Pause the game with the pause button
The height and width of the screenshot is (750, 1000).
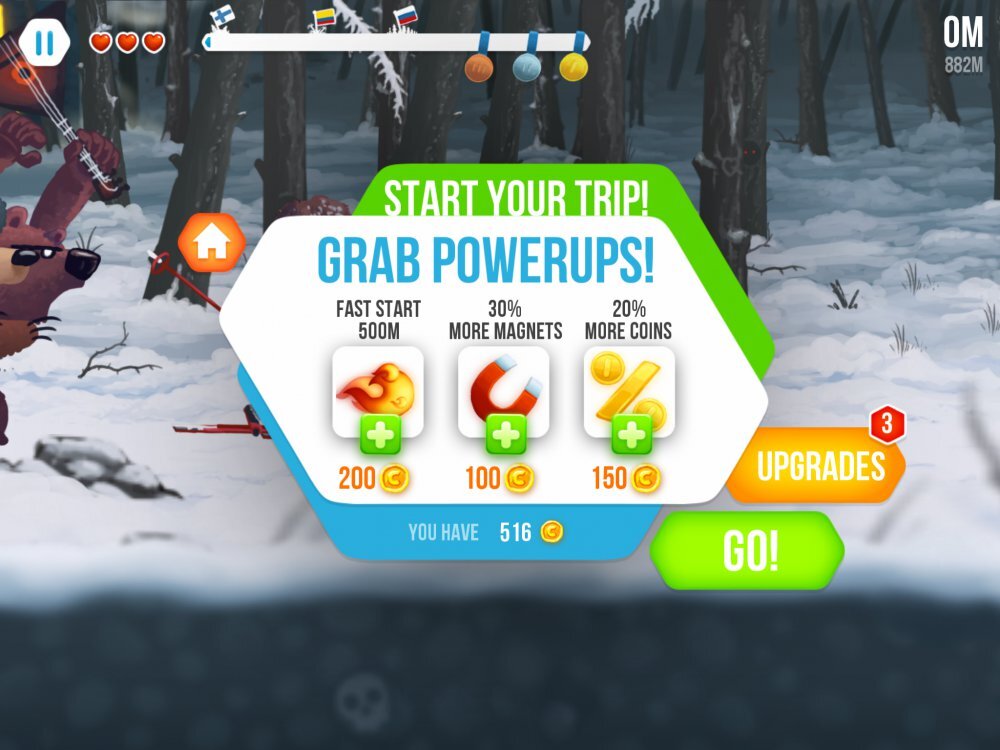click(44, 43)
